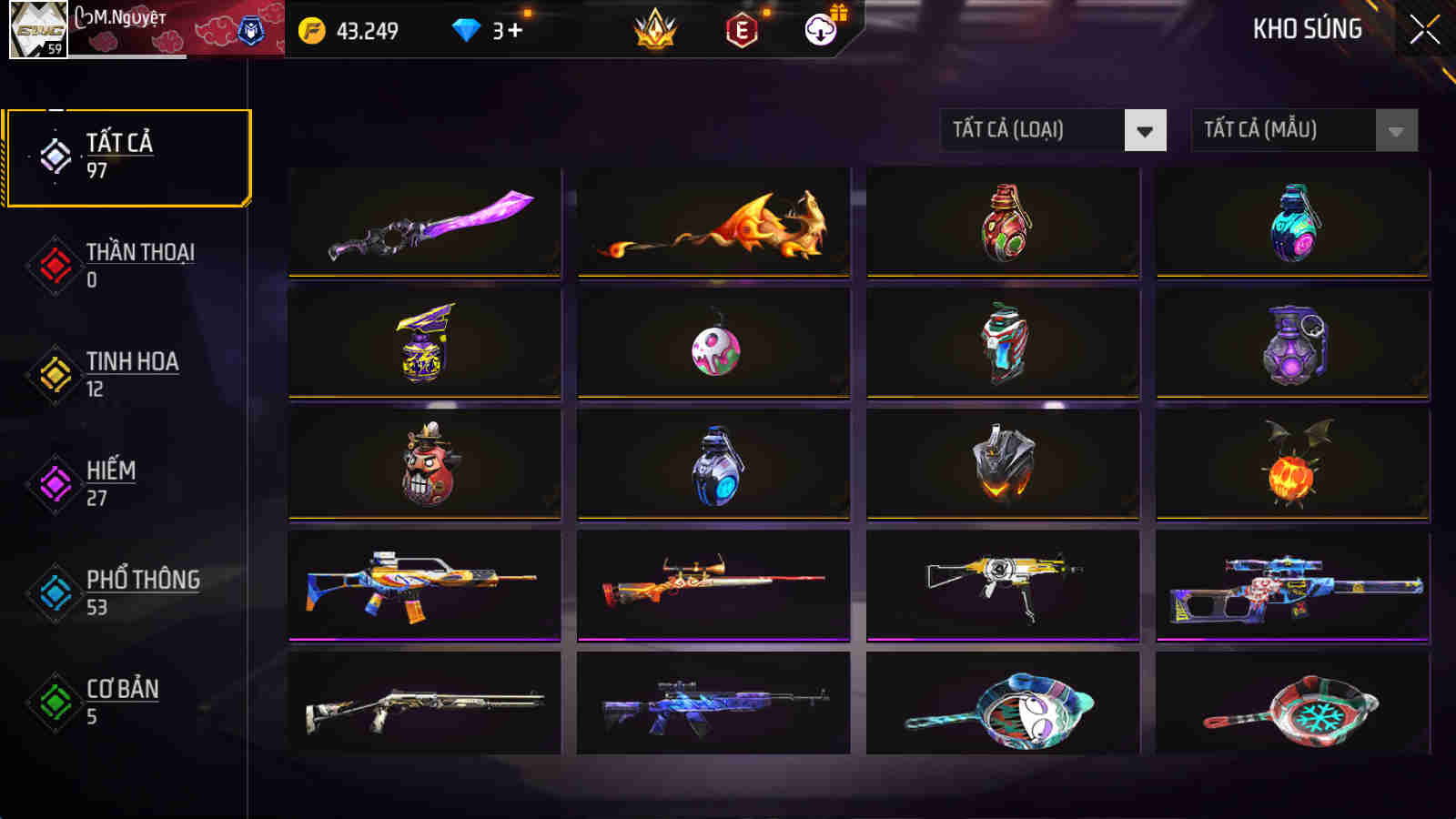Viewport: 1456px width, 819px height.
Task: Select the Thần Thoại rarity category icon
Action: [55, 264]
